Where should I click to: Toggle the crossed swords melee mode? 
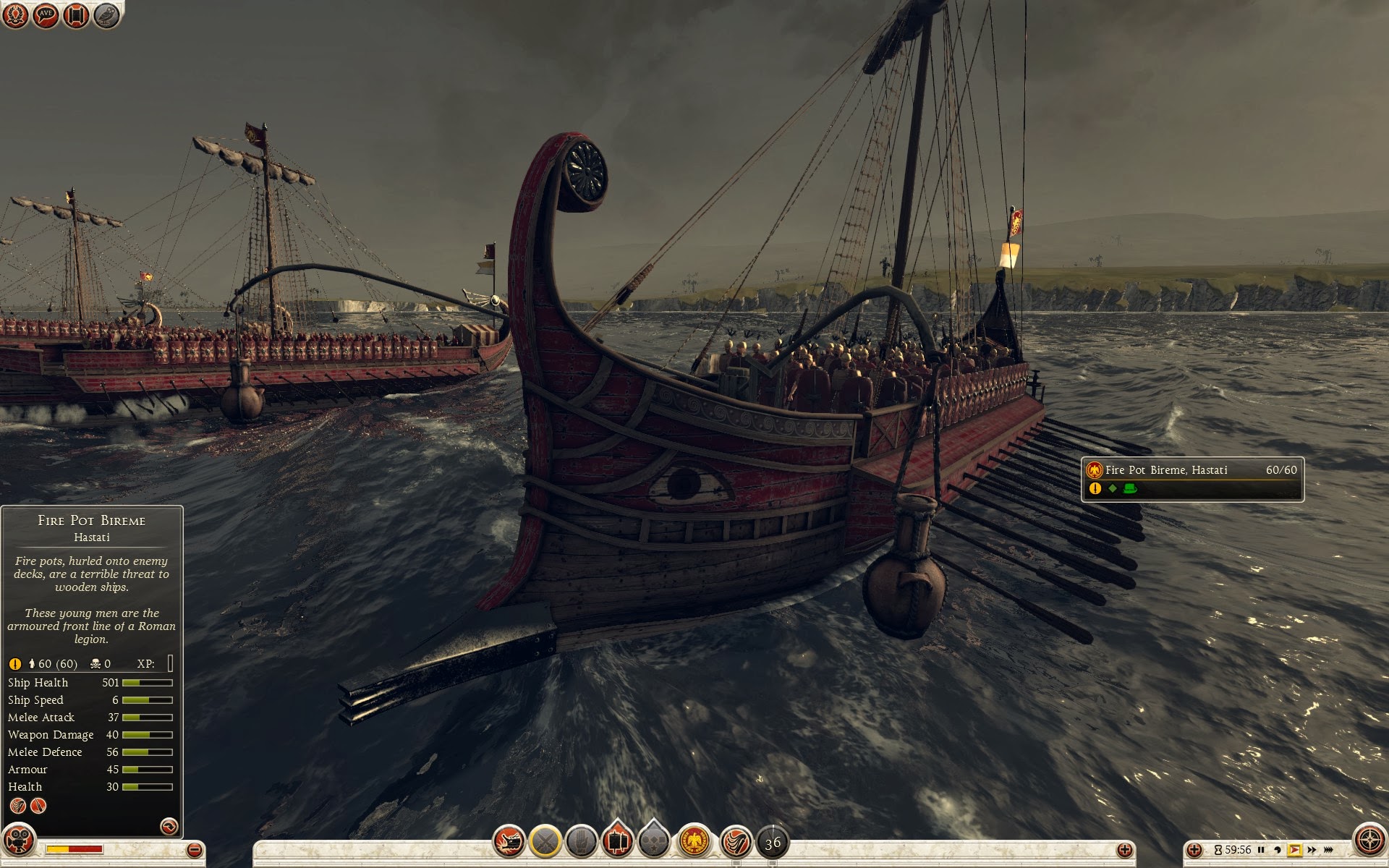pyautogui.click(x=545, y=842)
